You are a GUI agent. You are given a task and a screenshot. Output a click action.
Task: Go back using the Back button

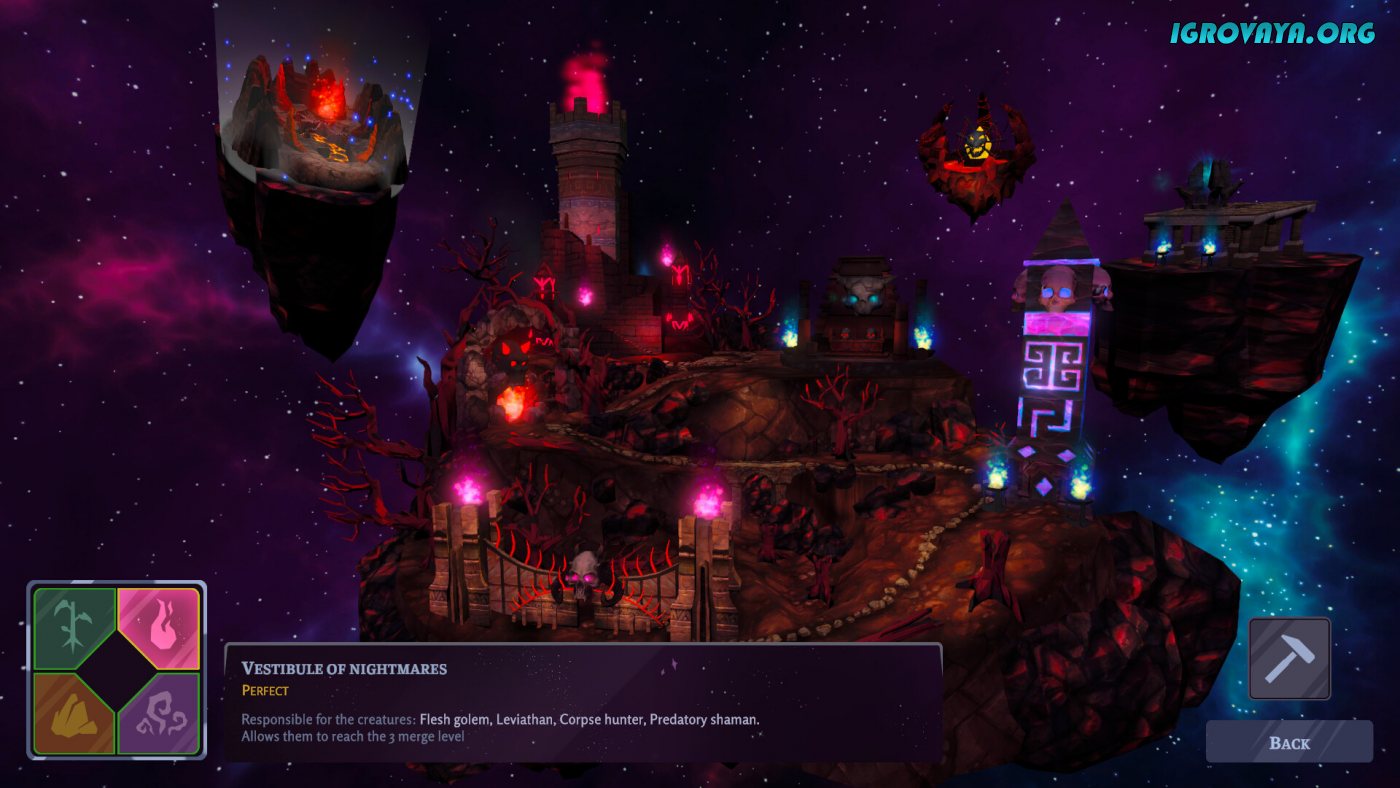point(1288,742)
